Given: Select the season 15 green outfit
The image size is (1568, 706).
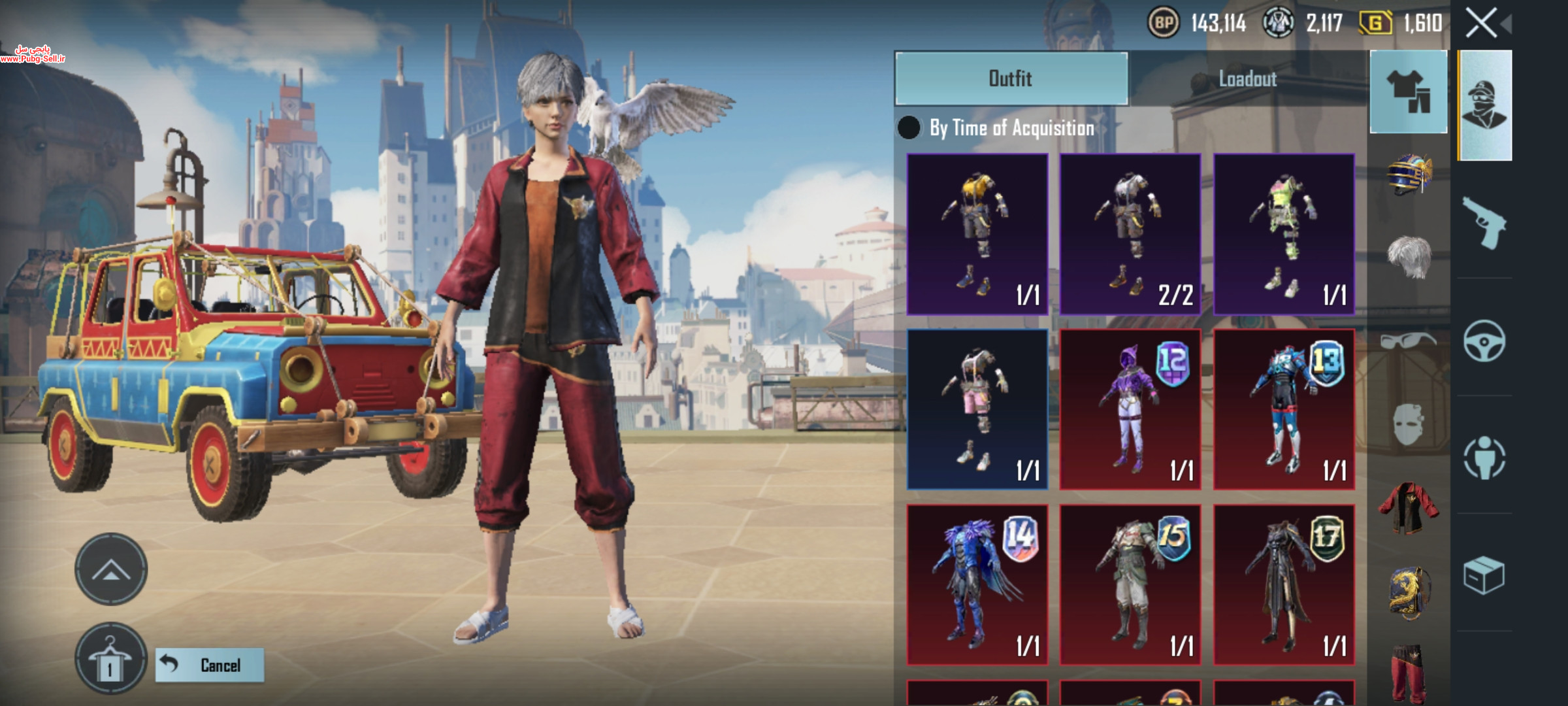Looking at the screenshot, I should point(1130,584).
